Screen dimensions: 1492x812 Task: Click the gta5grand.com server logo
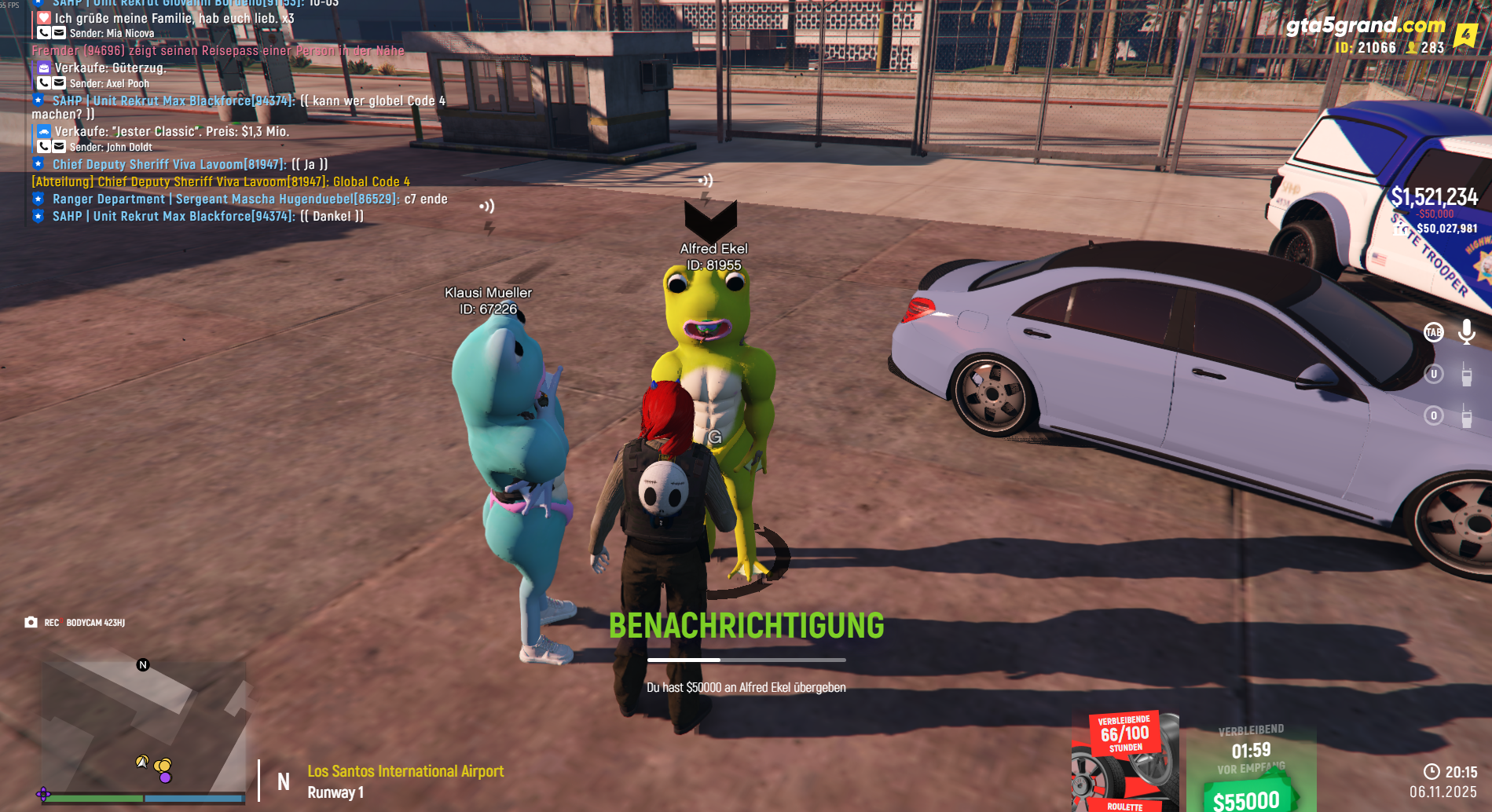[1366, 27]
